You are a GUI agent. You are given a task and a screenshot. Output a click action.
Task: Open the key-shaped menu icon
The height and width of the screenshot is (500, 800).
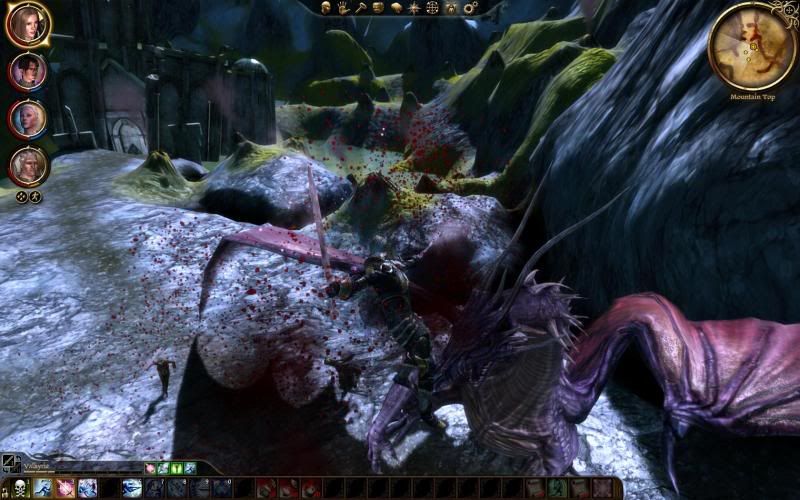(x=359, y=8)
